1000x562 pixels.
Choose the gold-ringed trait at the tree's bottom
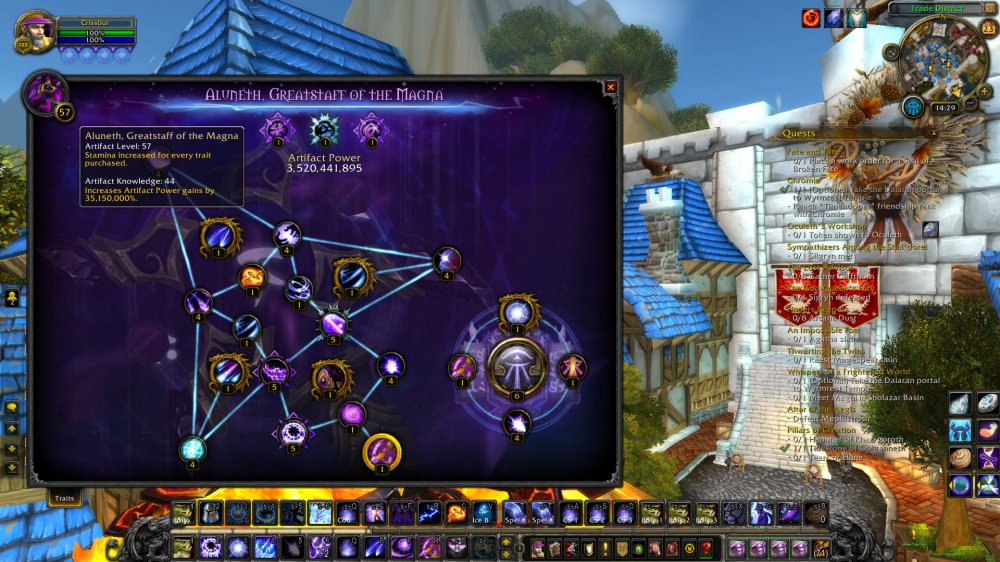(381, 452)
